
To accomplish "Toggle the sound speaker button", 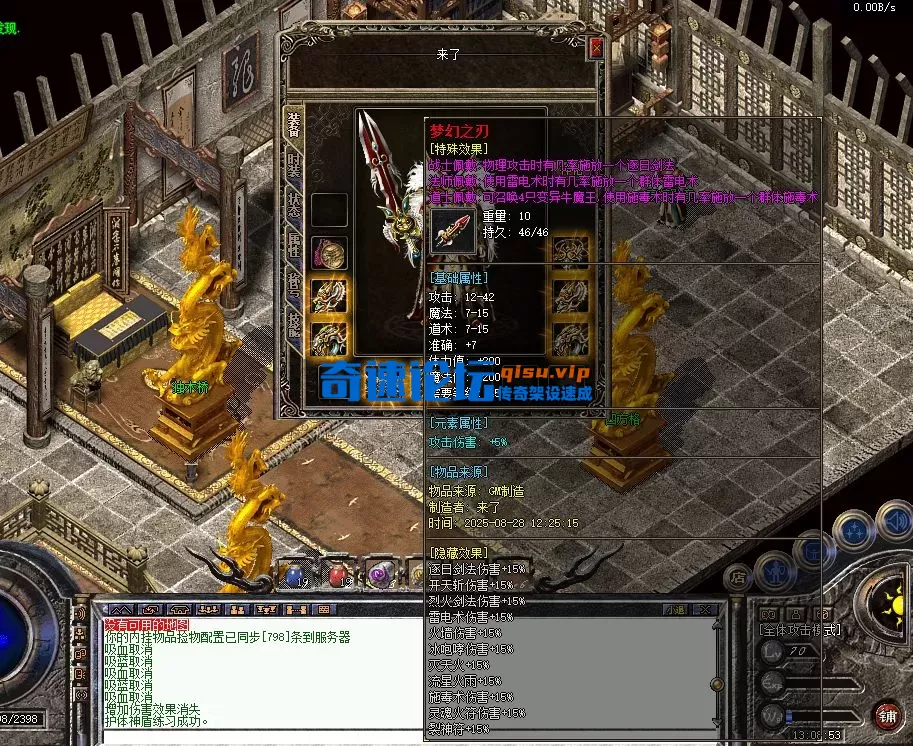I will (893, 519).
